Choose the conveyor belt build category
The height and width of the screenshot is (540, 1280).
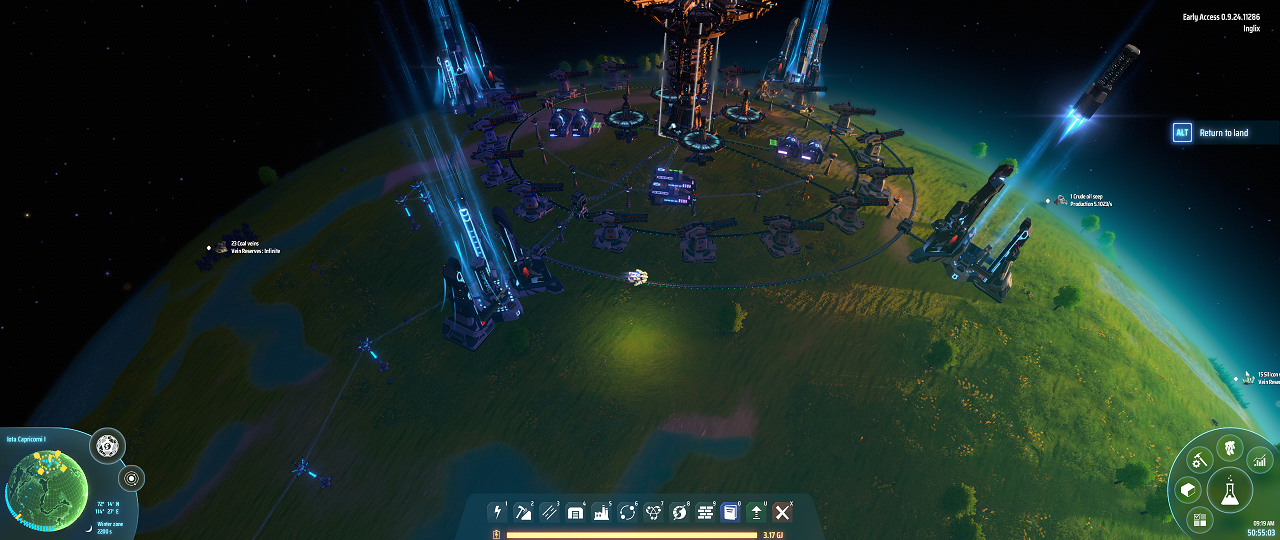click(549, 513)
